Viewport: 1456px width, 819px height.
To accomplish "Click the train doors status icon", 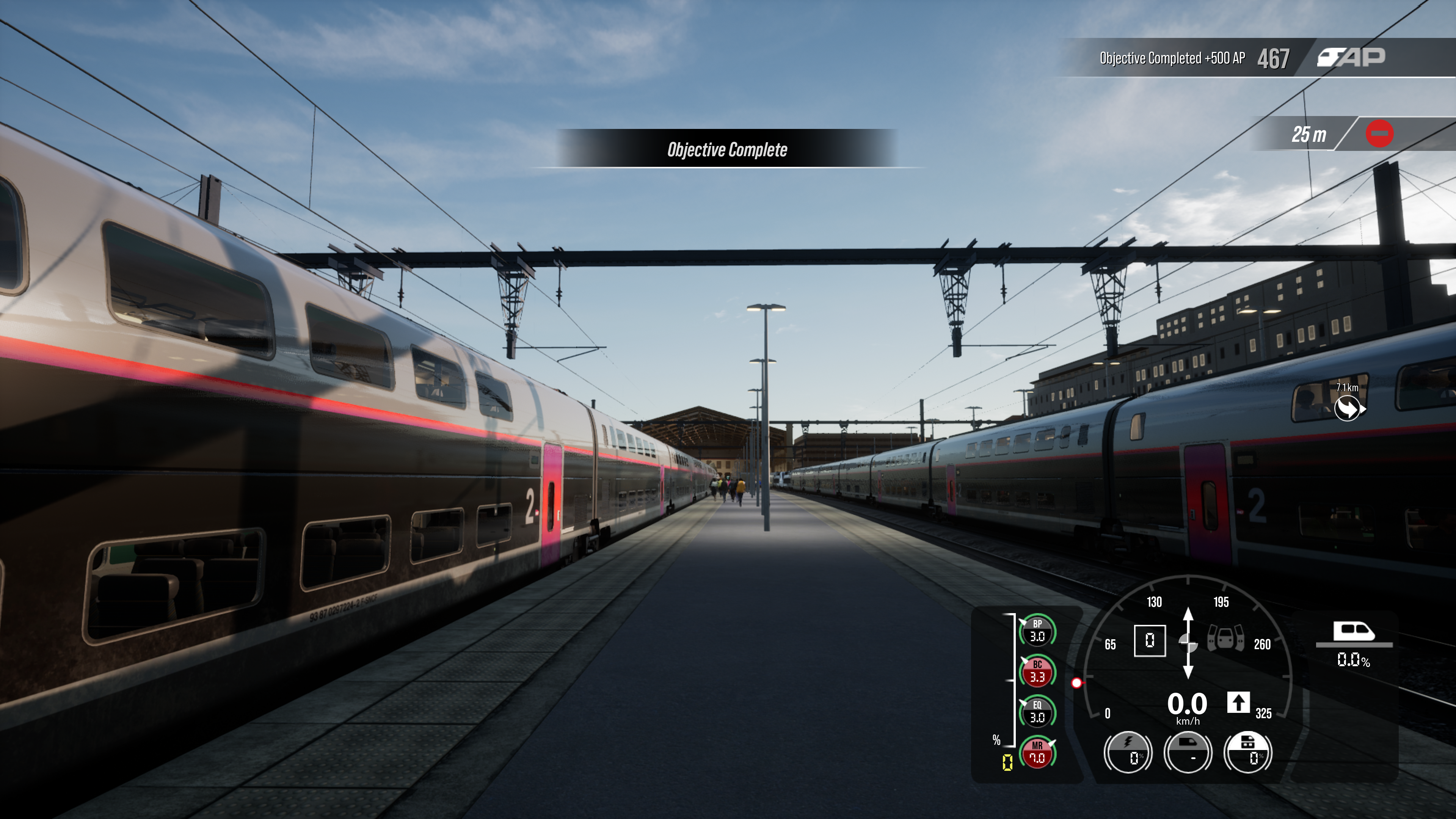I will (1225, 638).
